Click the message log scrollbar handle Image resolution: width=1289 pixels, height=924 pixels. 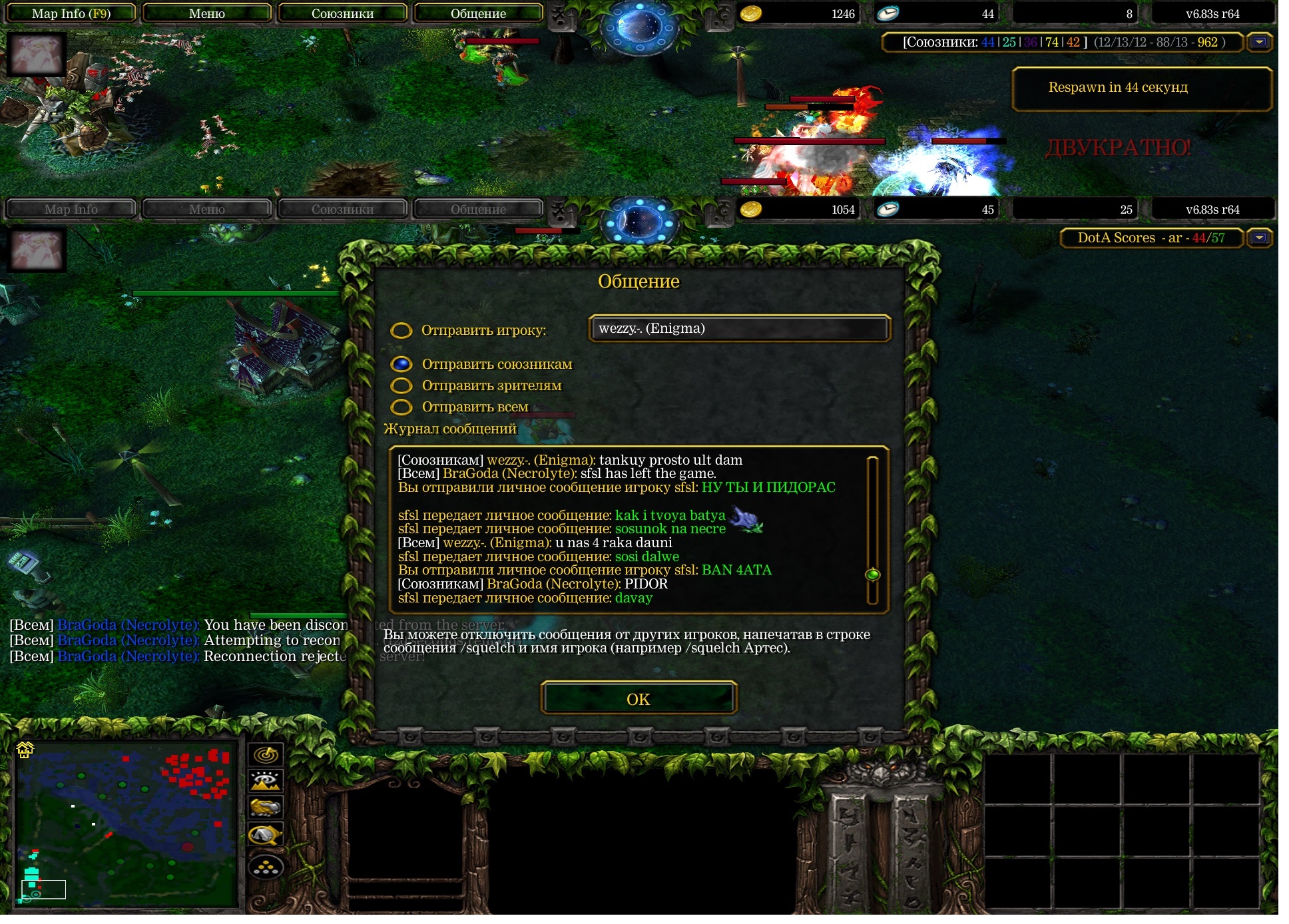[872, 575]
